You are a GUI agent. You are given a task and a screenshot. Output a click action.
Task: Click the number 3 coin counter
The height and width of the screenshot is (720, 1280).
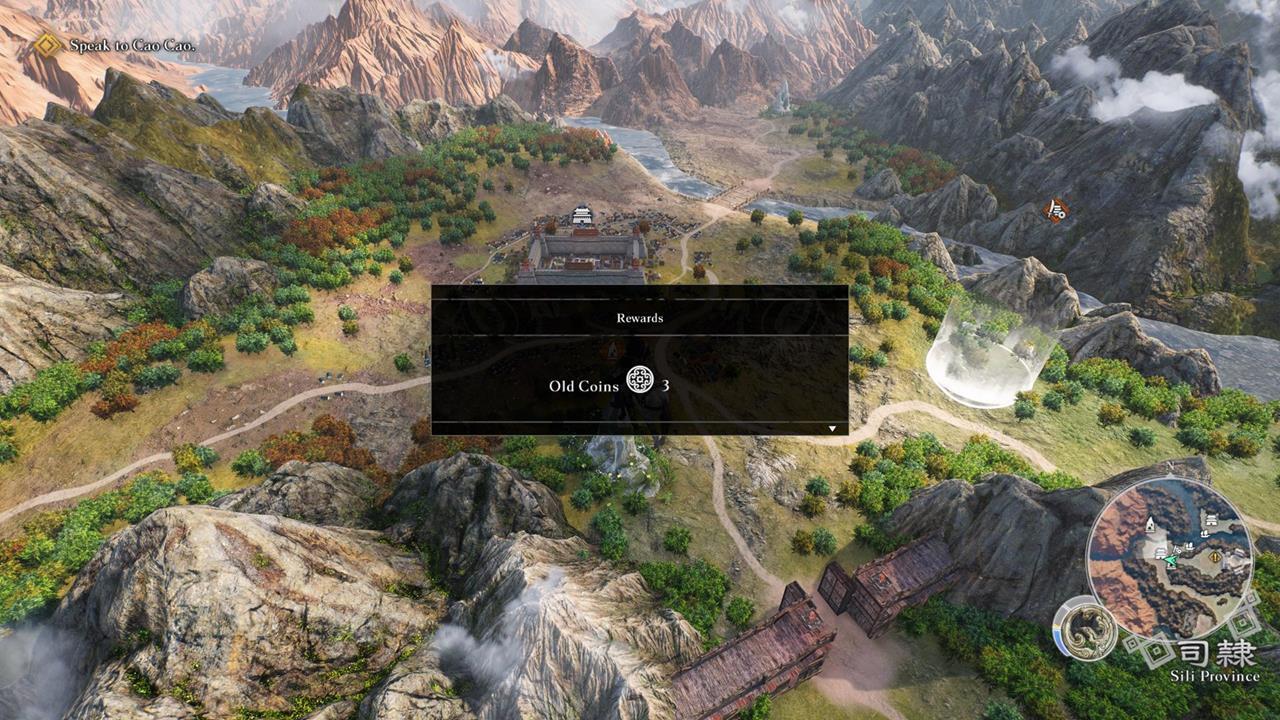666,384
